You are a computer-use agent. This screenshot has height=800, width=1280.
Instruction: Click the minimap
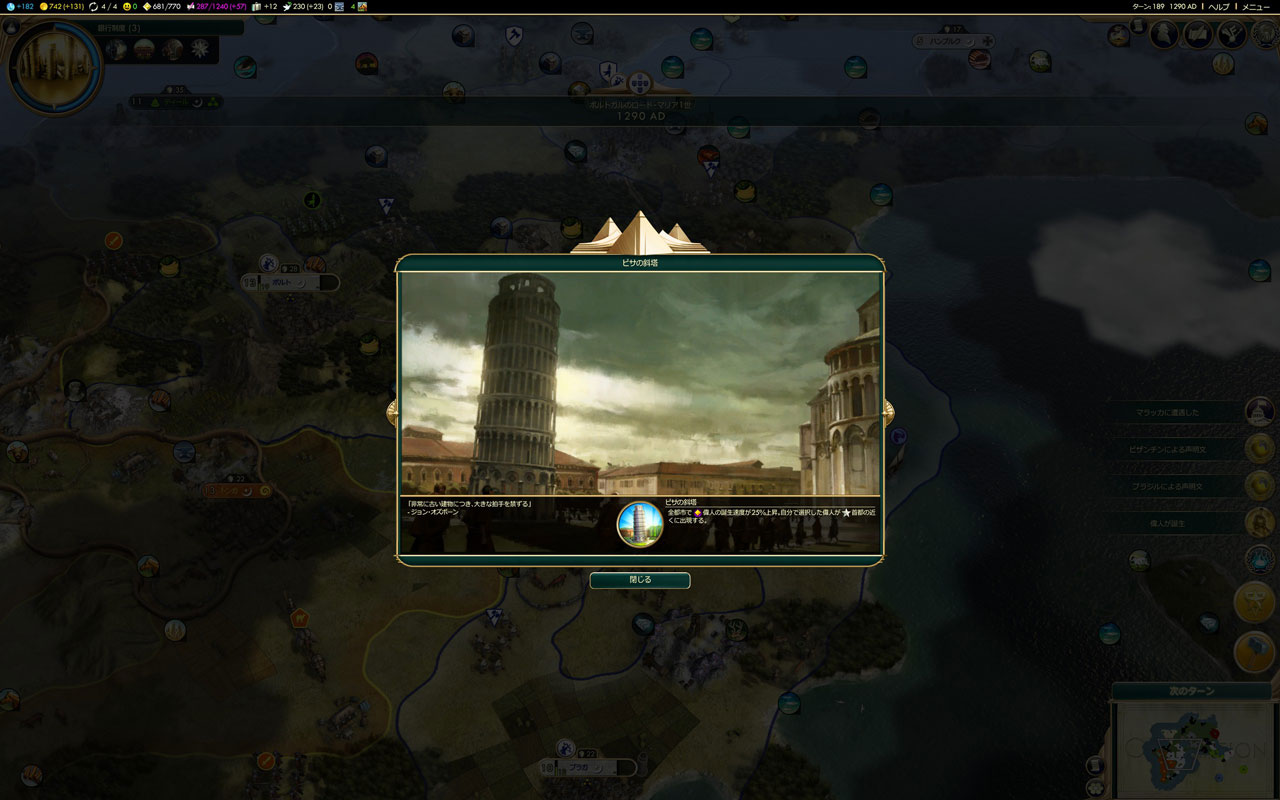coord(1191,749)
